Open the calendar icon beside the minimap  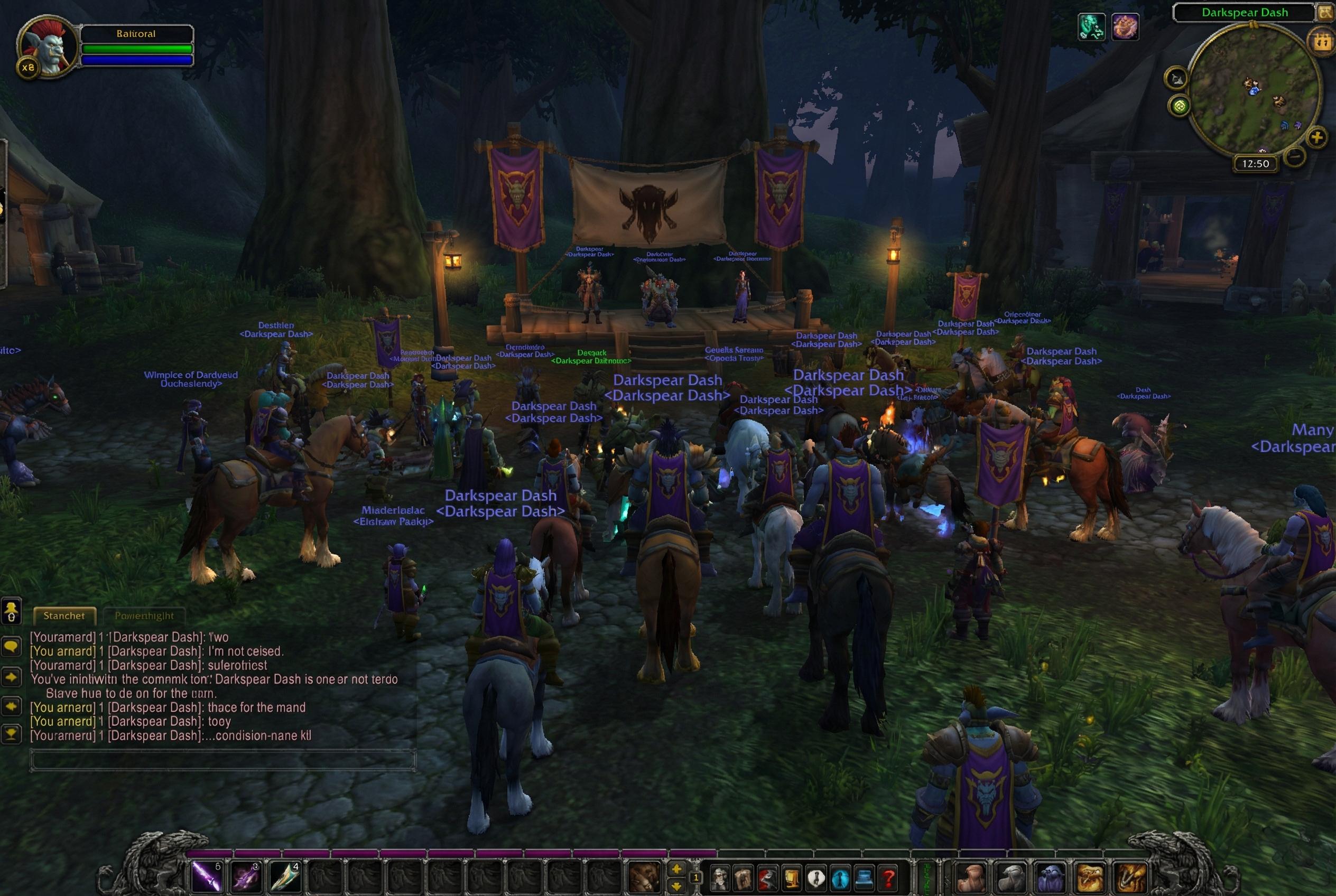[x=1321, y=41]
